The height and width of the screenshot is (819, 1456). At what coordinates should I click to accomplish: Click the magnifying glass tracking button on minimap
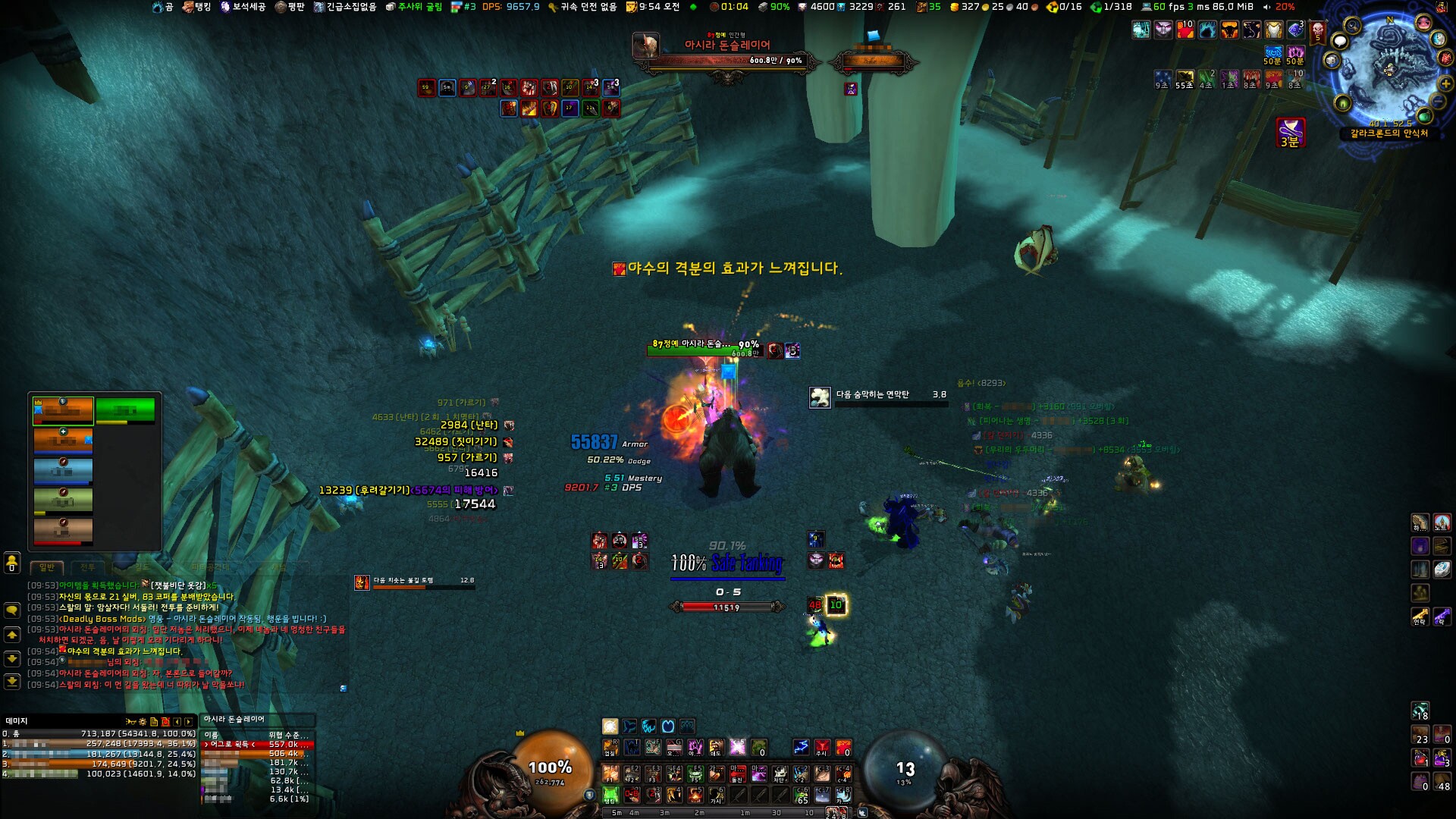coord(1352,27)
